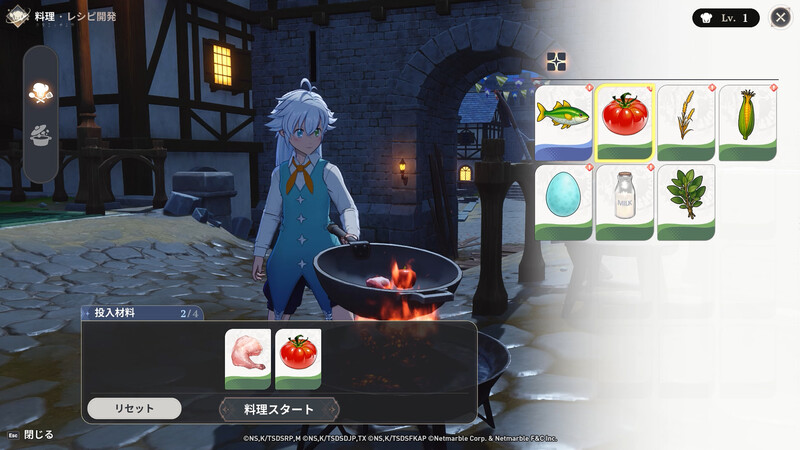
Task: Pick the corn ingredient card
Action: 747,122
